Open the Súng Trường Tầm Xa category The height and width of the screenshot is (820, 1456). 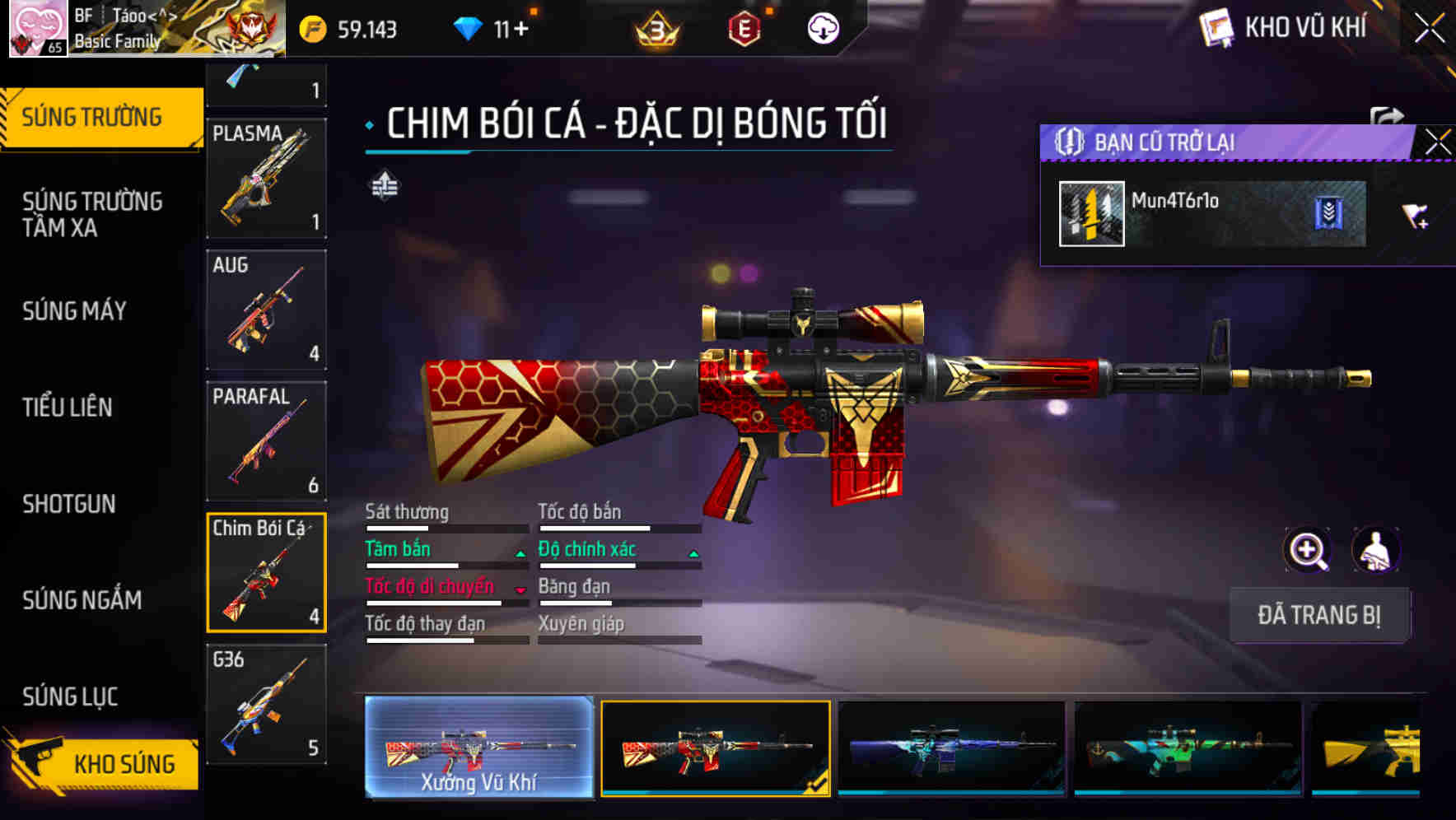click(92, 214)
